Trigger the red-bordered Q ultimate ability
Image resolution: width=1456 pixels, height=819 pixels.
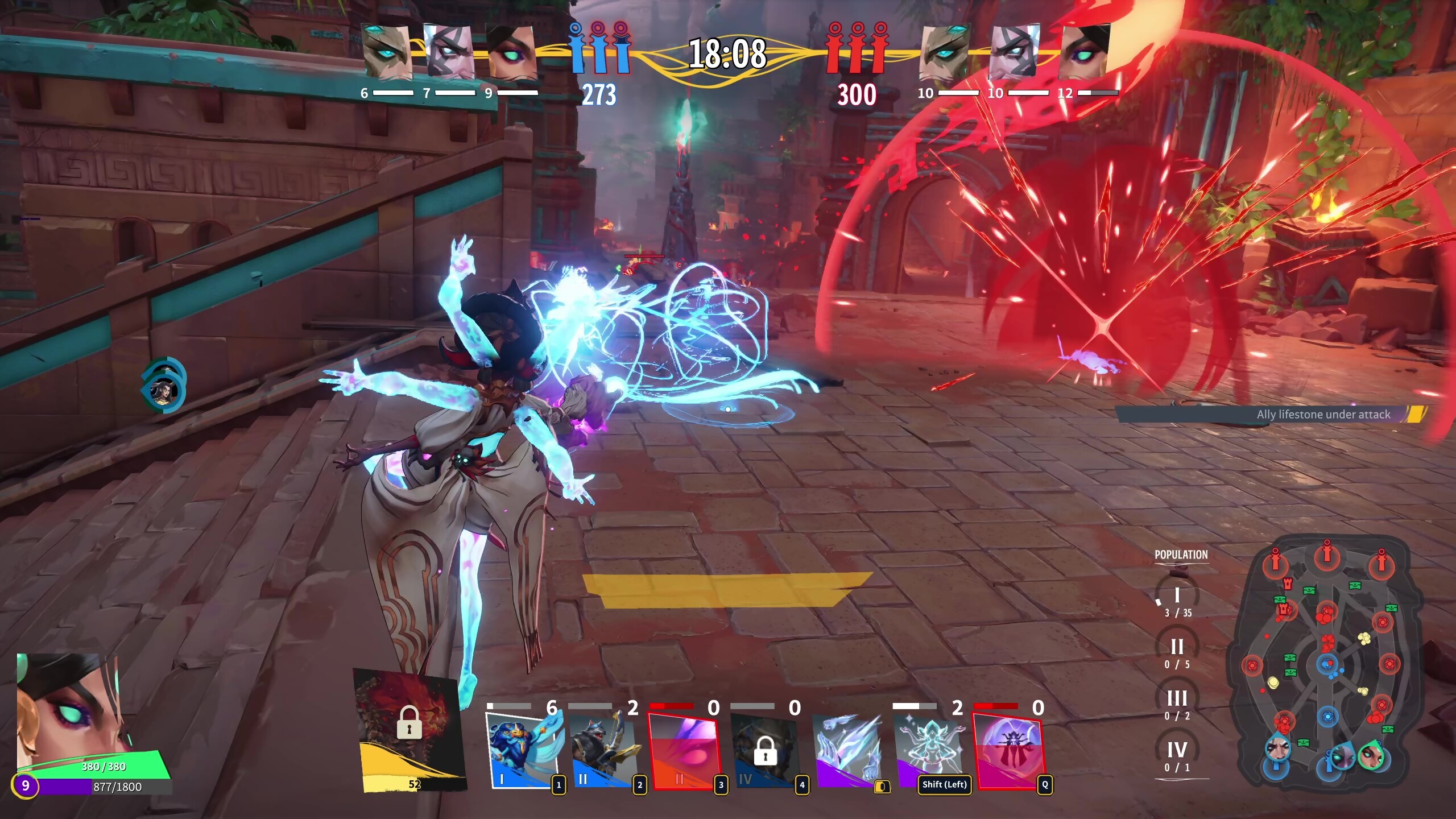pyautogui.click(x=1008, y=750)
